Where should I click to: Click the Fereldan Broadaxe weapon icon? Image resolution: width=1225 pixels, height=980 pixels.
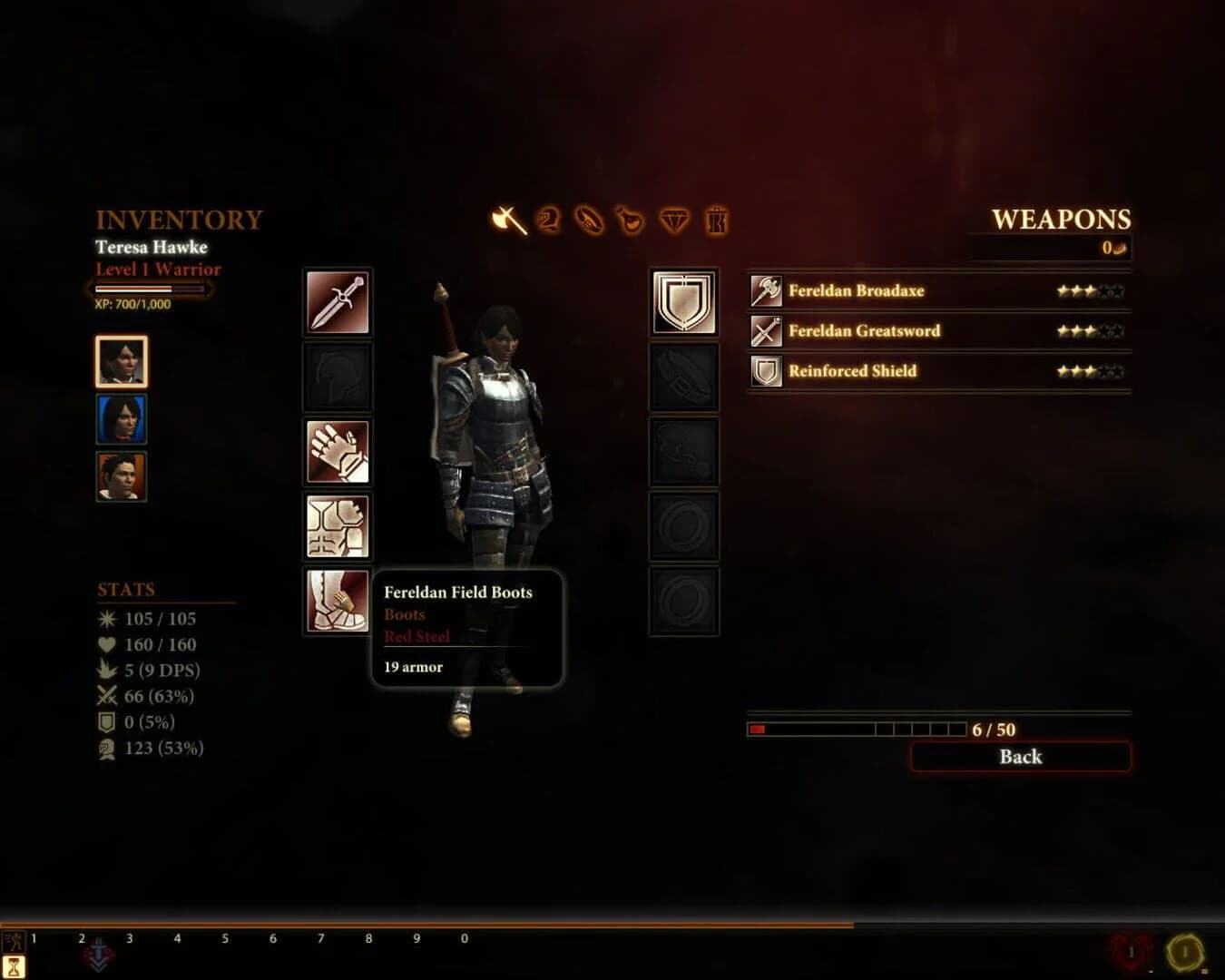(x=767, y=291)
